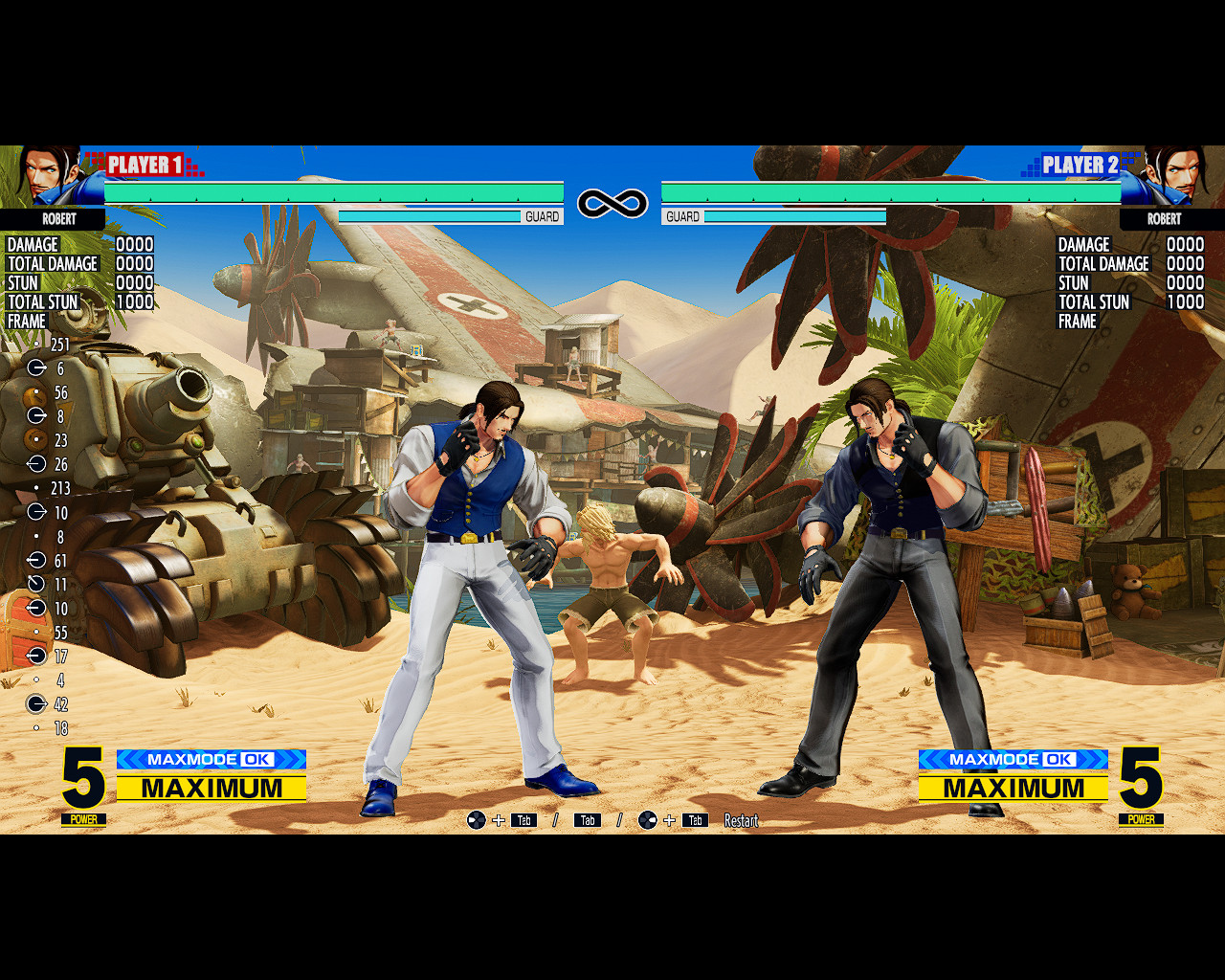Toggle Player 2's MAXMODE OK indicator

(1013, 759)
